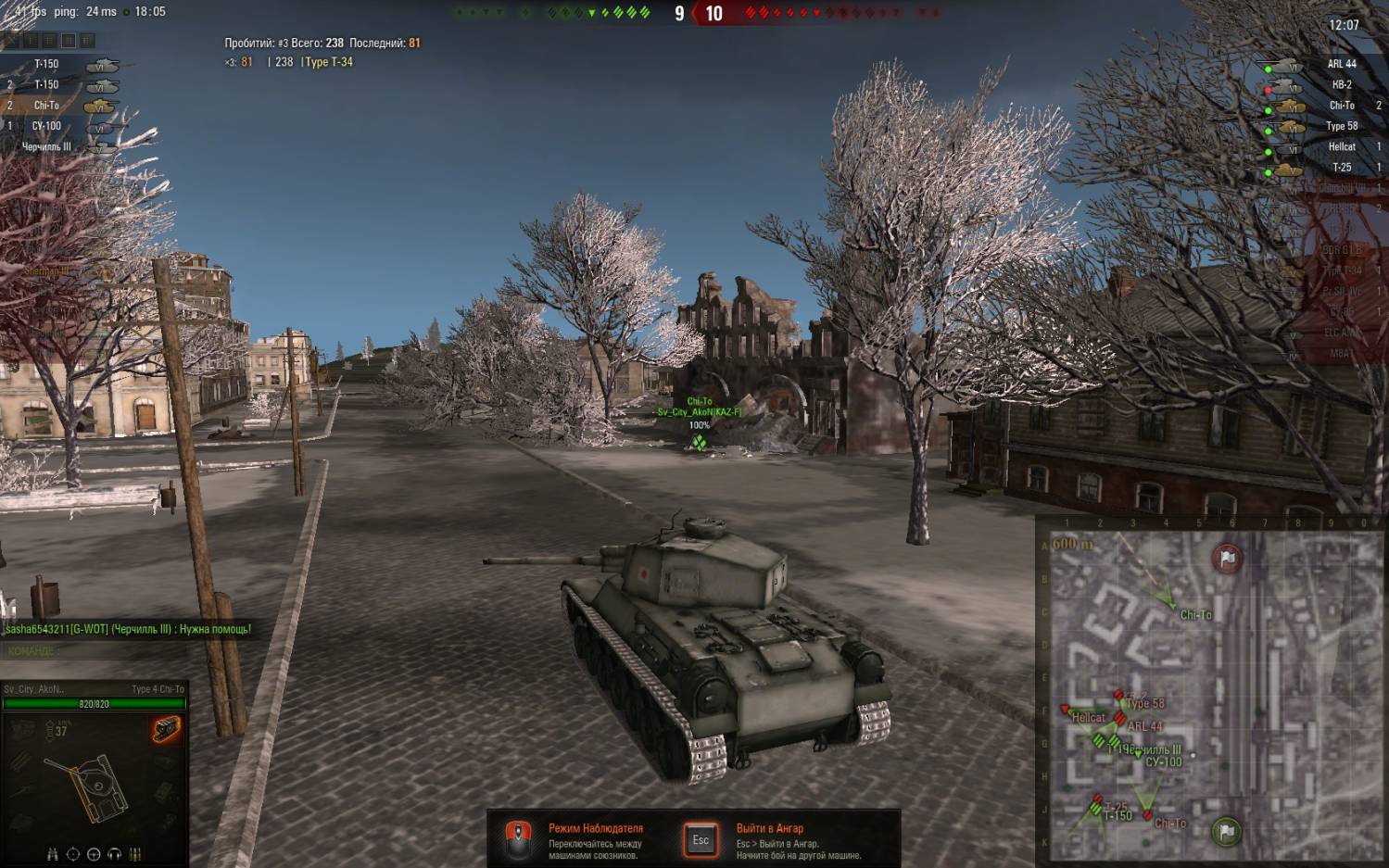The image size is (1389, 868).
Task: Click the orange ammo rack module icon
Action: tap(167, 730)
